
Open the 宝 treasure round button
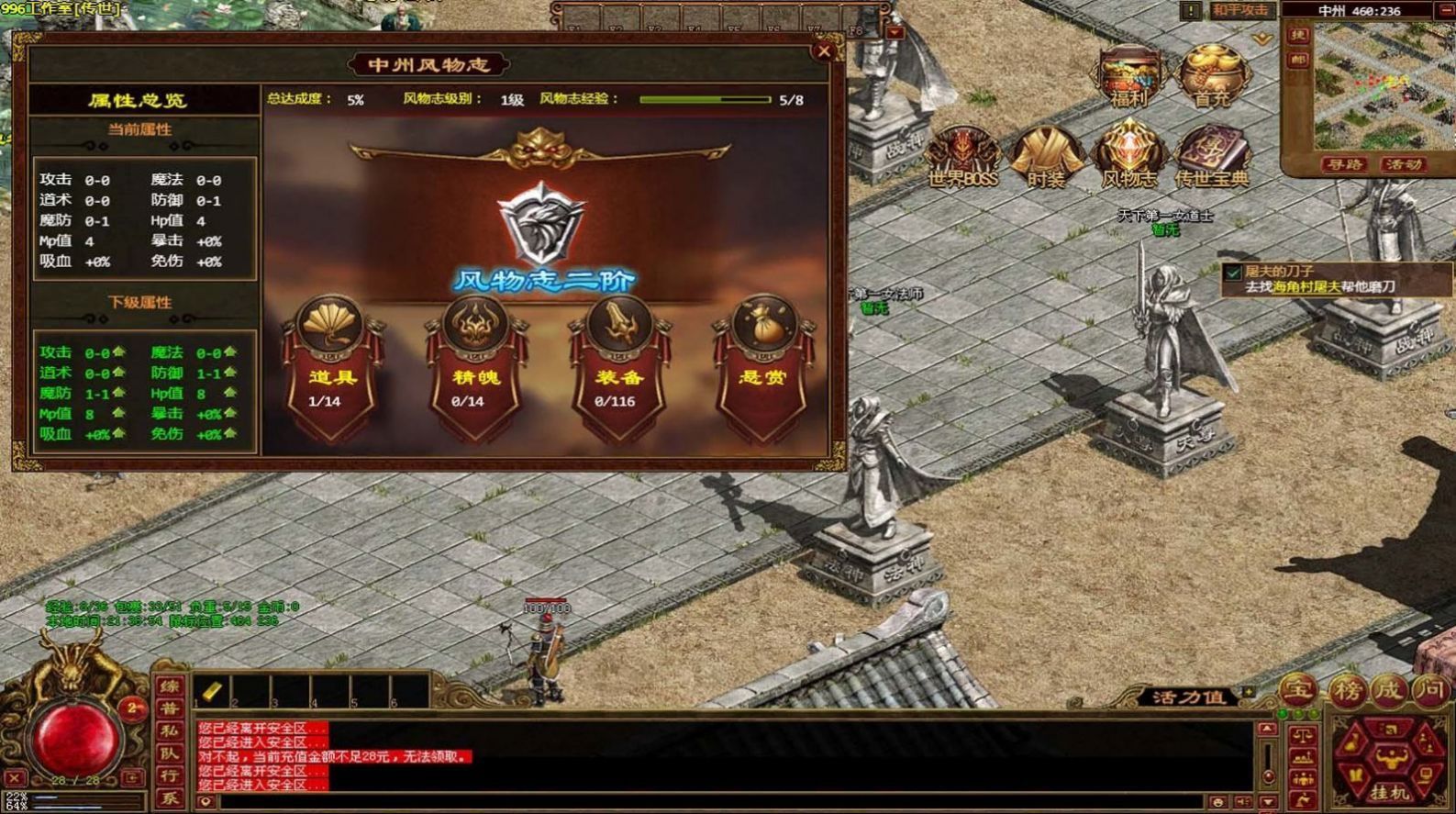pyautogui.click(x=1298, y=690)
